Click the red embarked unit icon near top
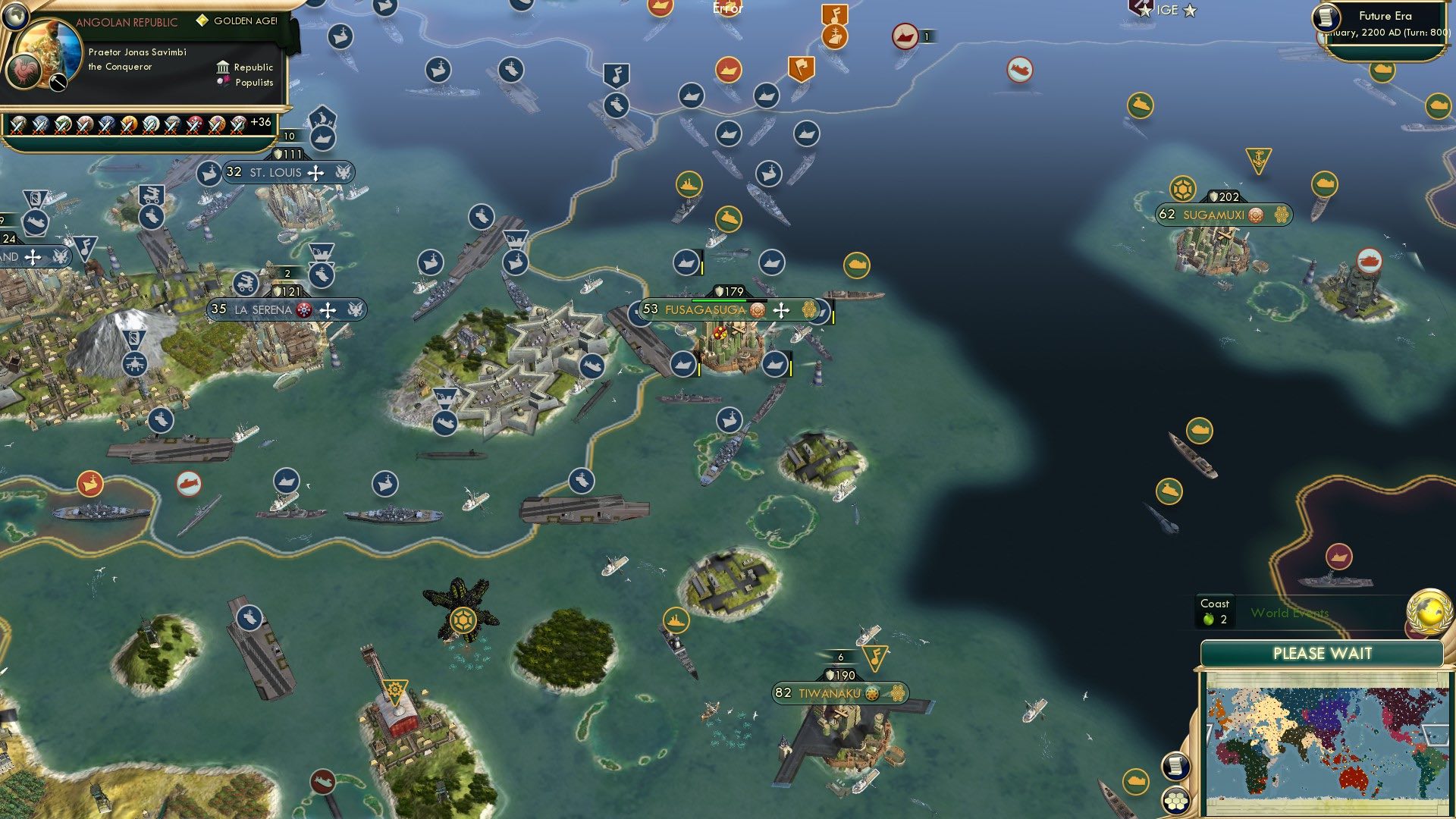Image resolution: width=1456 pixels, height=819 pixels. 904,35
